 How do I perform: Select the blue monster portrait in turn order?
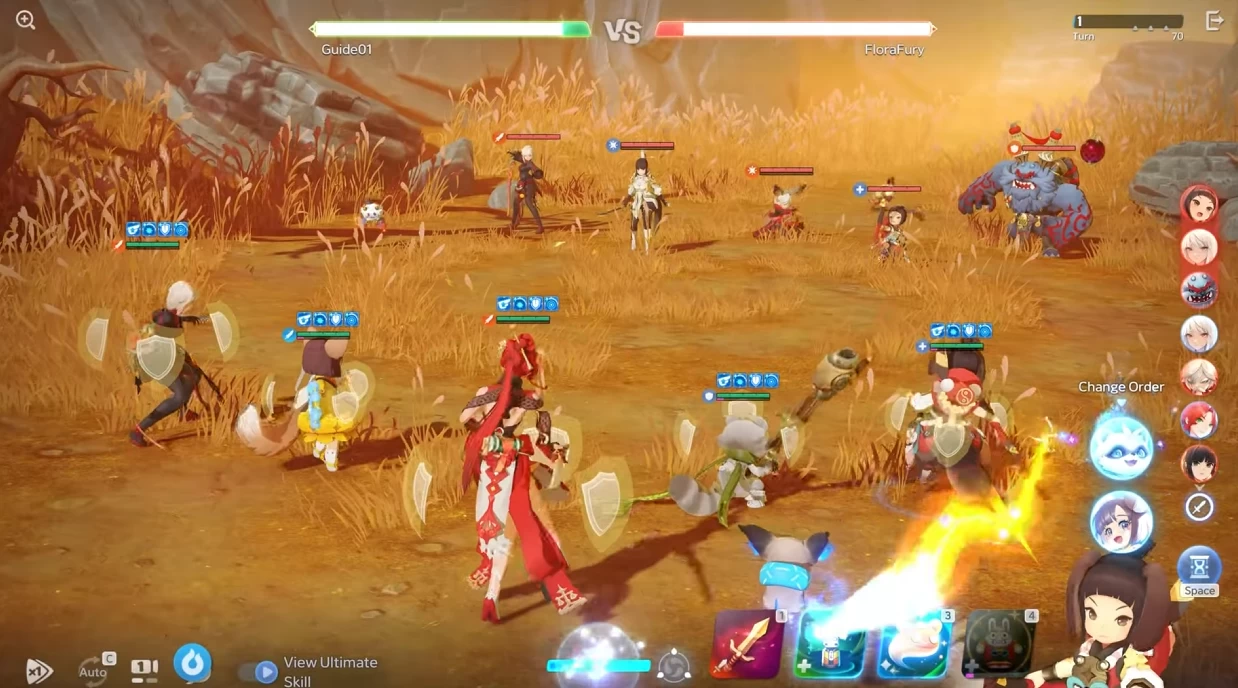(1199, 289)
